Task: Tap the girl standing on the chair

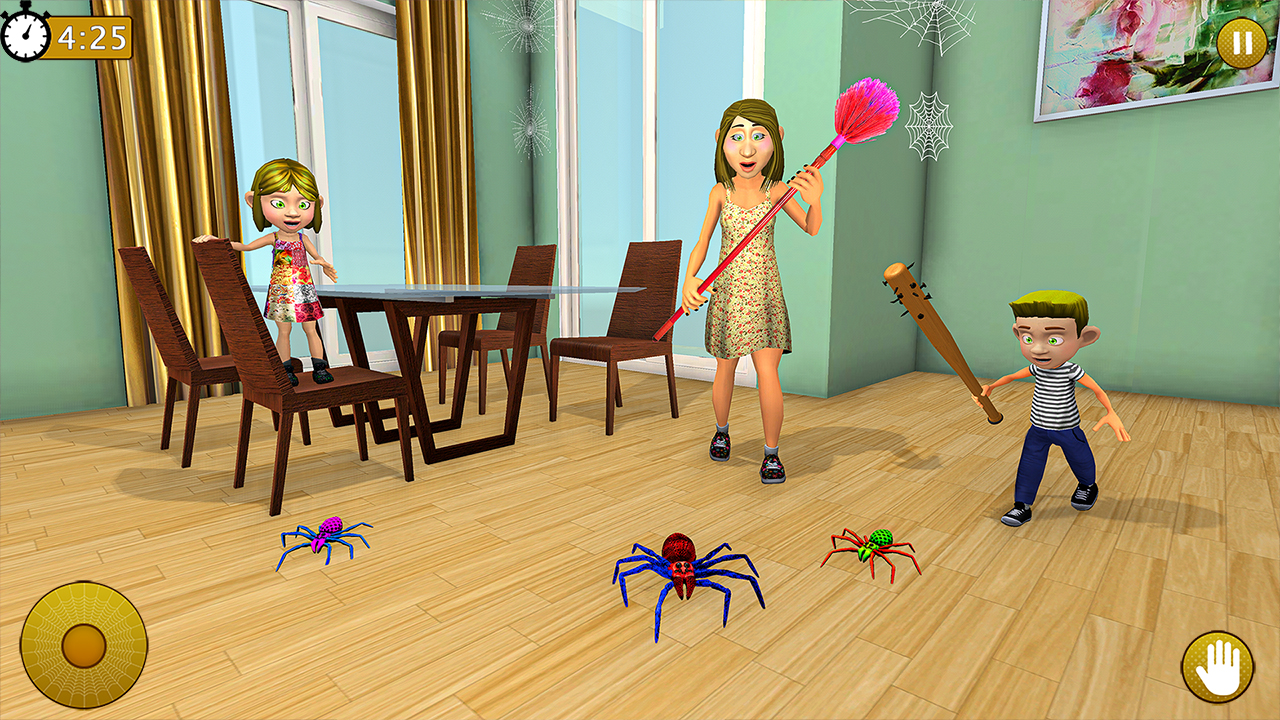Action: coord(292,280)
